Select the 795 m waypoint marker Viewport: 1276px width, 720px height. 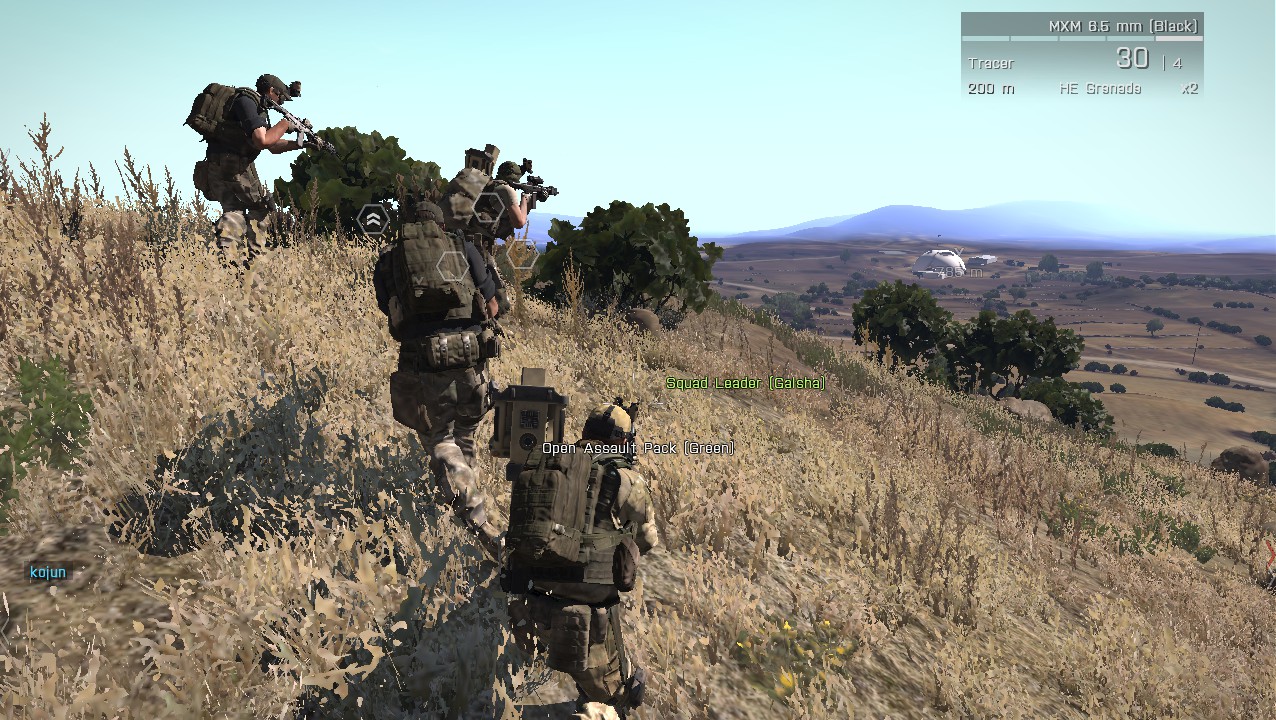(958, 271)
